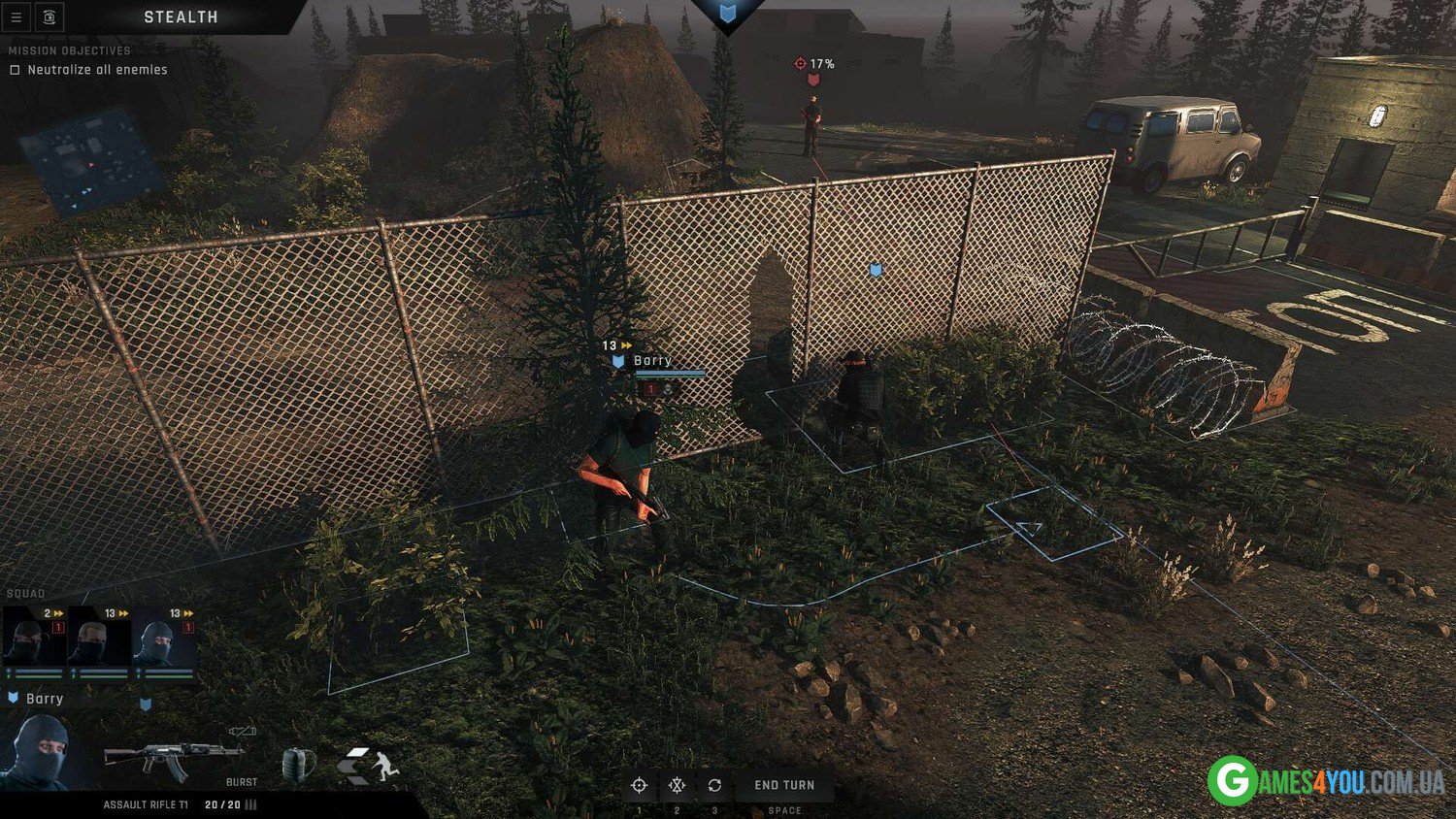Activate the crosshair aim action
The width and height of the screenshot is (1456, 819).
click(x=639, y=785)
